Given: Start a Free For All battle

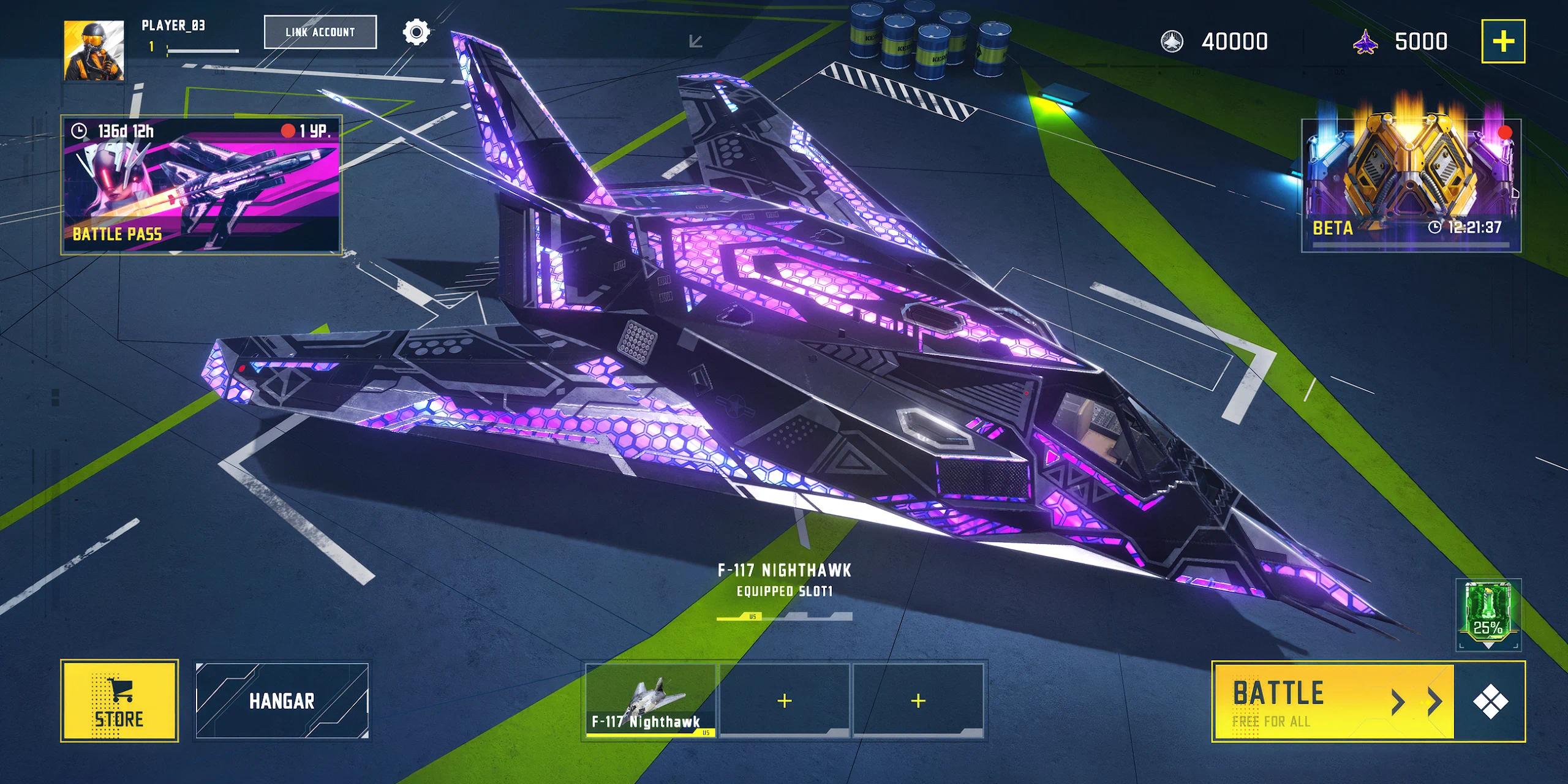Looking at the screenshot, I should [1333, 701].
